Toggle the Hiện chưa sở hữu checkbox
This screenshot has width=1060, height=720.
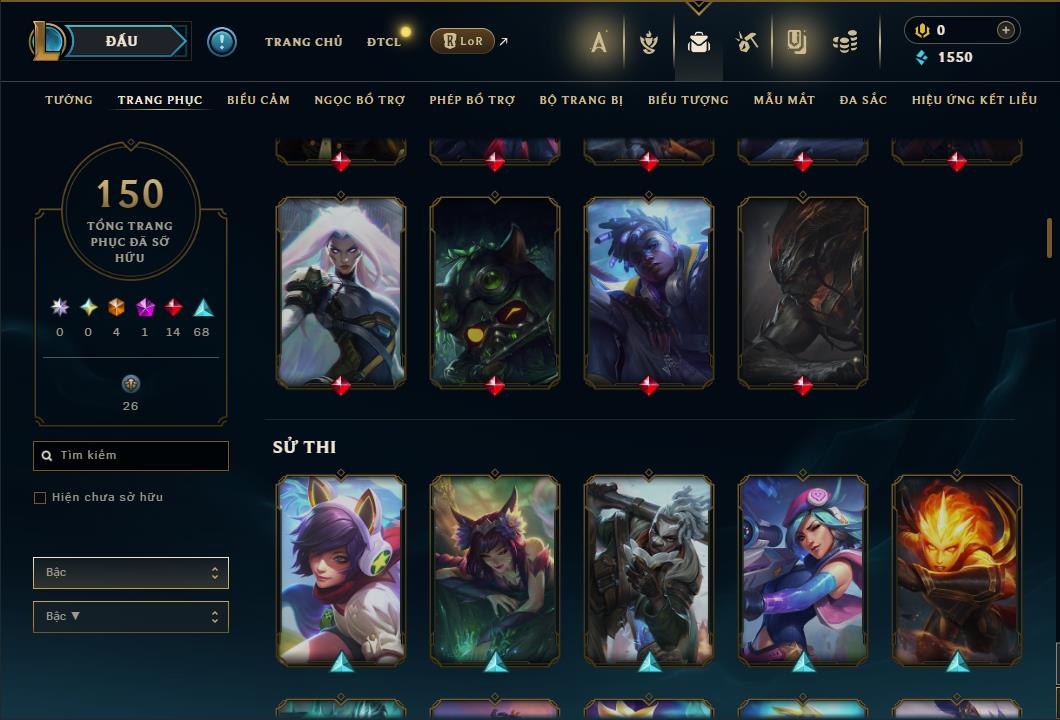40,498
